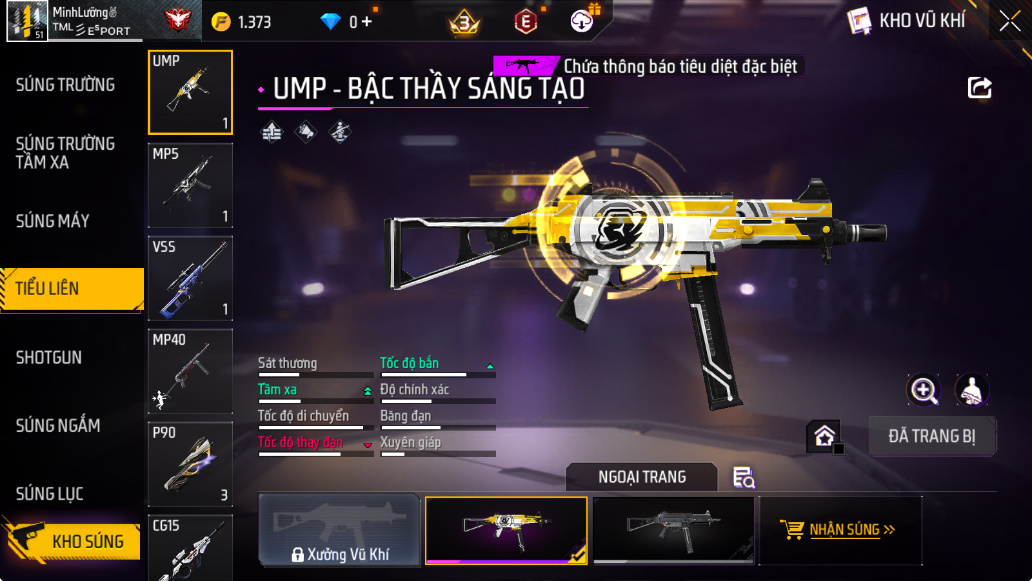This screenshot has height=581, width=1032.
Task: Follow the Nhận Súng link
Action: (840, 530)
